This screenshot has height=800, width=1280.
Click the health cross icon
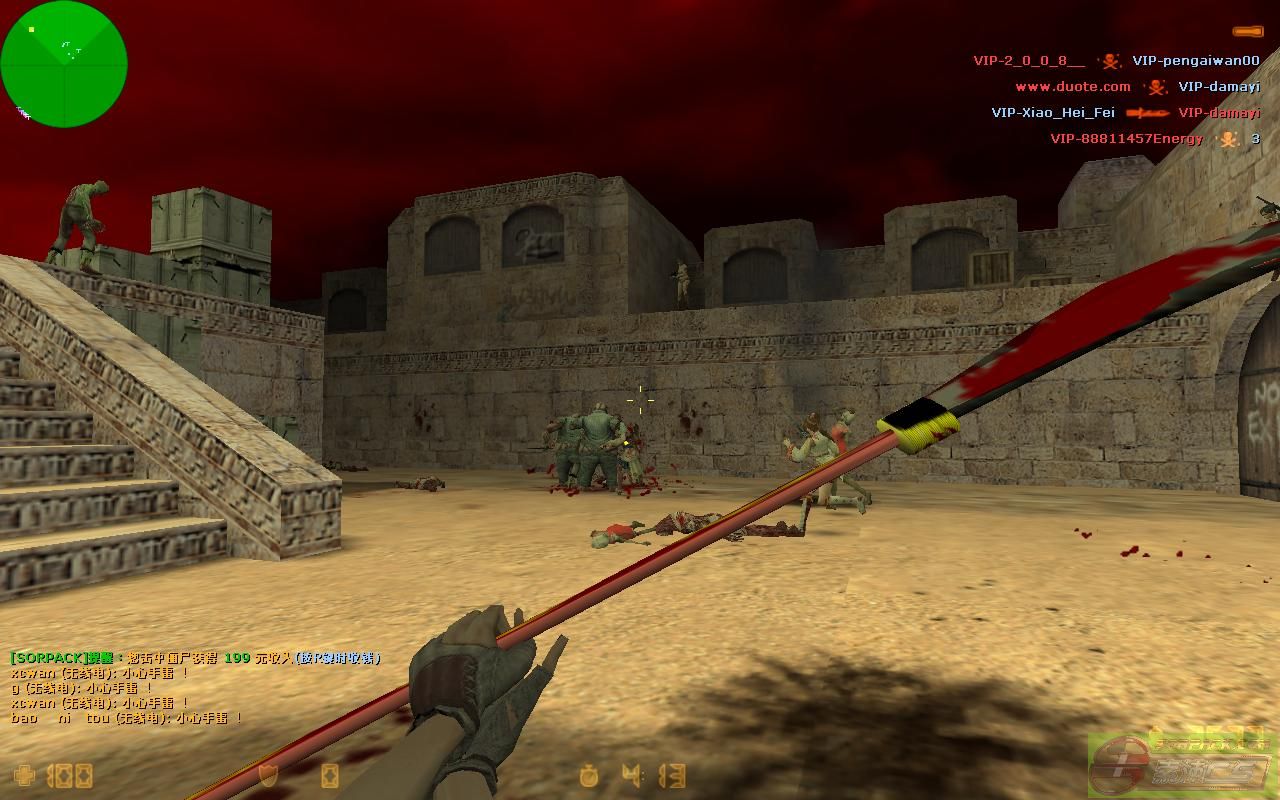pos(24,775)
